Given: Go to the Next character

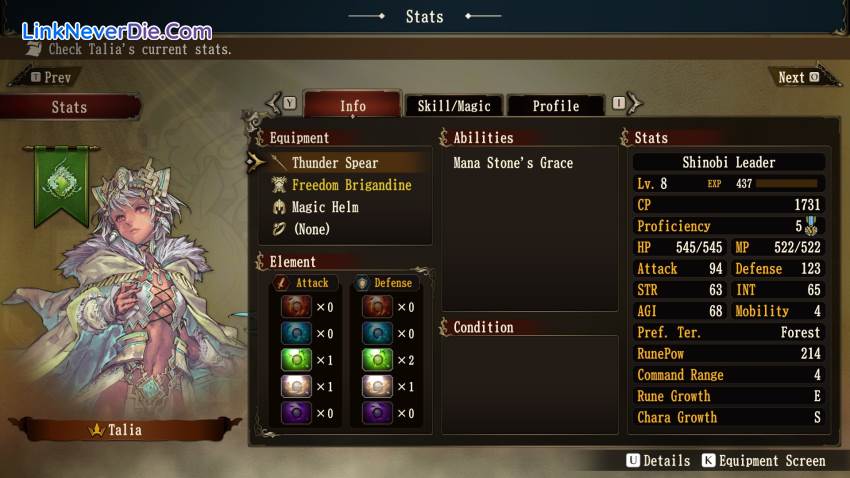Looking at the screenshot, I should [797, 77].
